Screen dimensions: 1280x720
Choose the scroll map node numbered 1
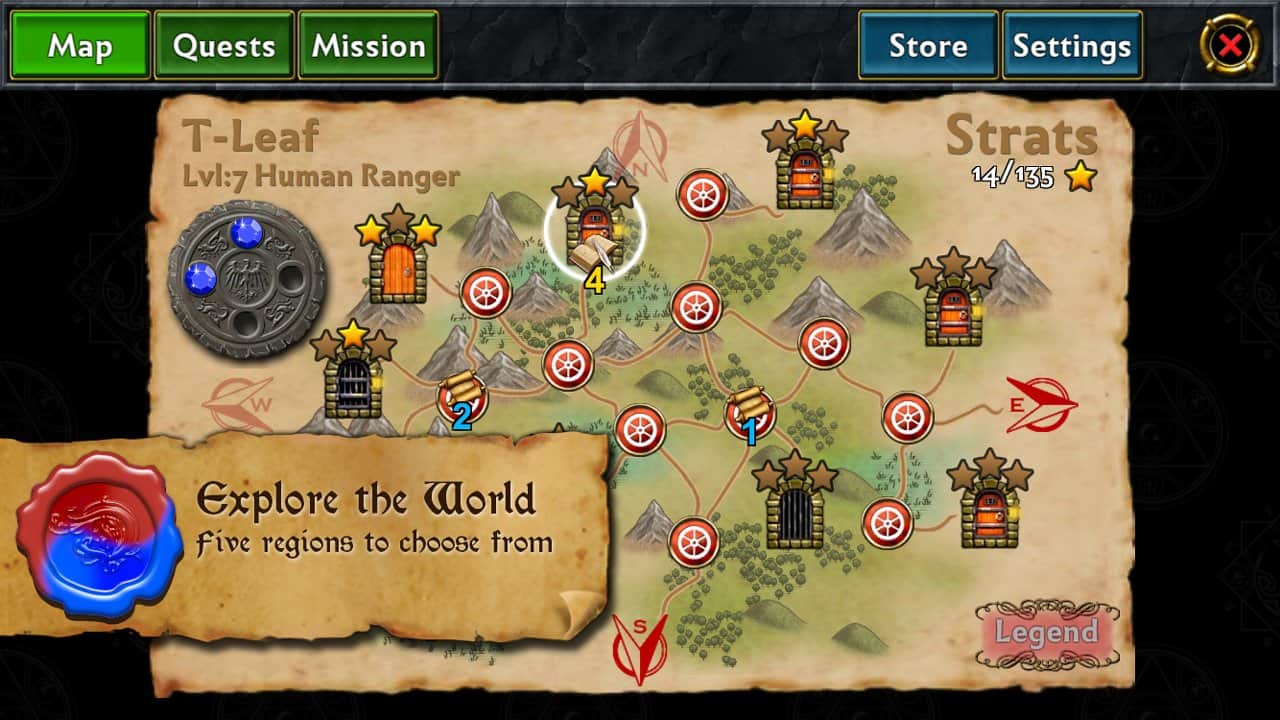pyautogui.click(x=749, y=412)
